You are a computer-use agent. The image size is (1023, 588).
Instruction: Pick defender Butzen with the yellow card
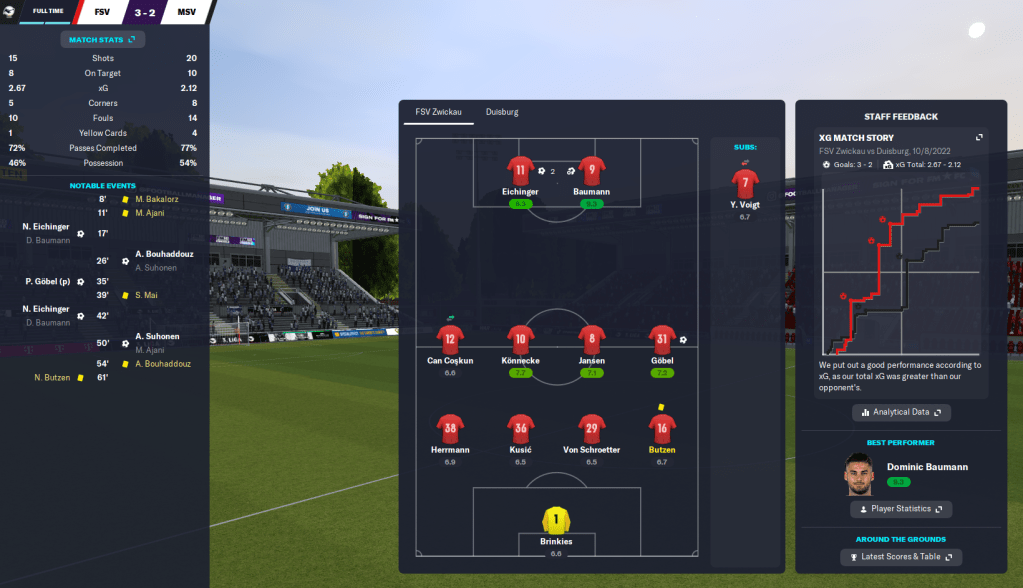[x=661, y=428]
